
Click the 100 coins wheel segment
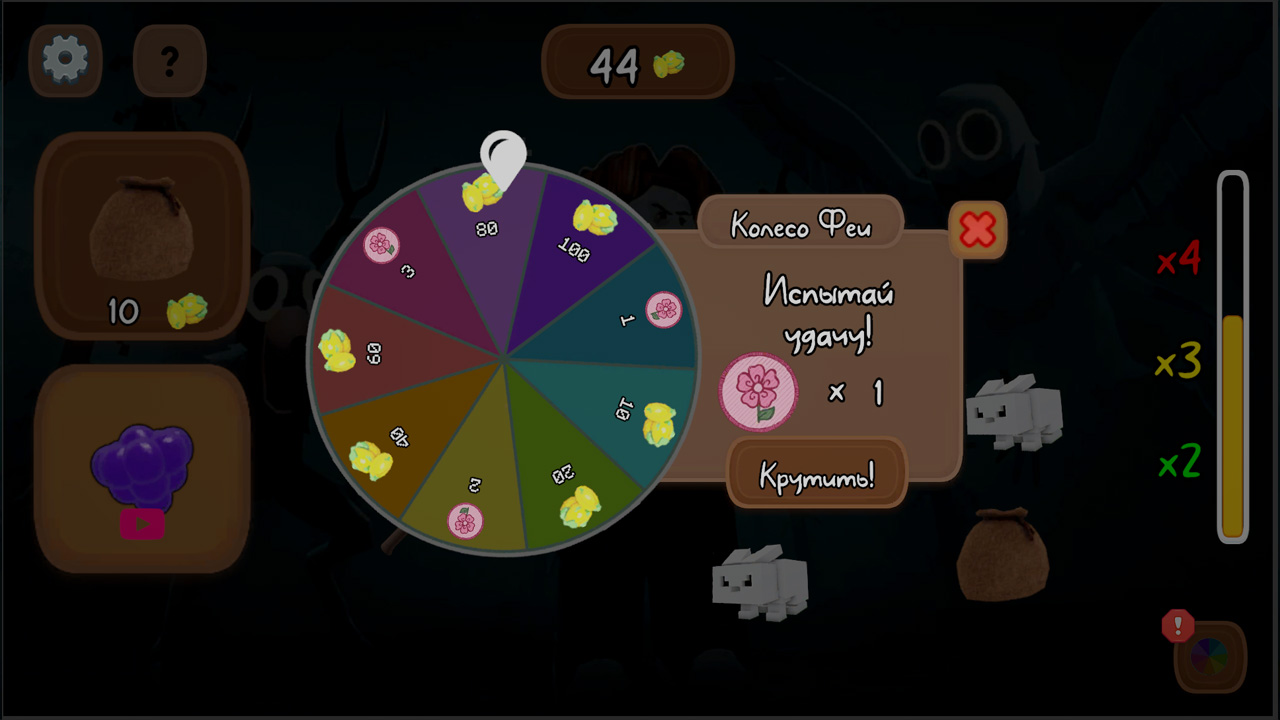point(583,230)
